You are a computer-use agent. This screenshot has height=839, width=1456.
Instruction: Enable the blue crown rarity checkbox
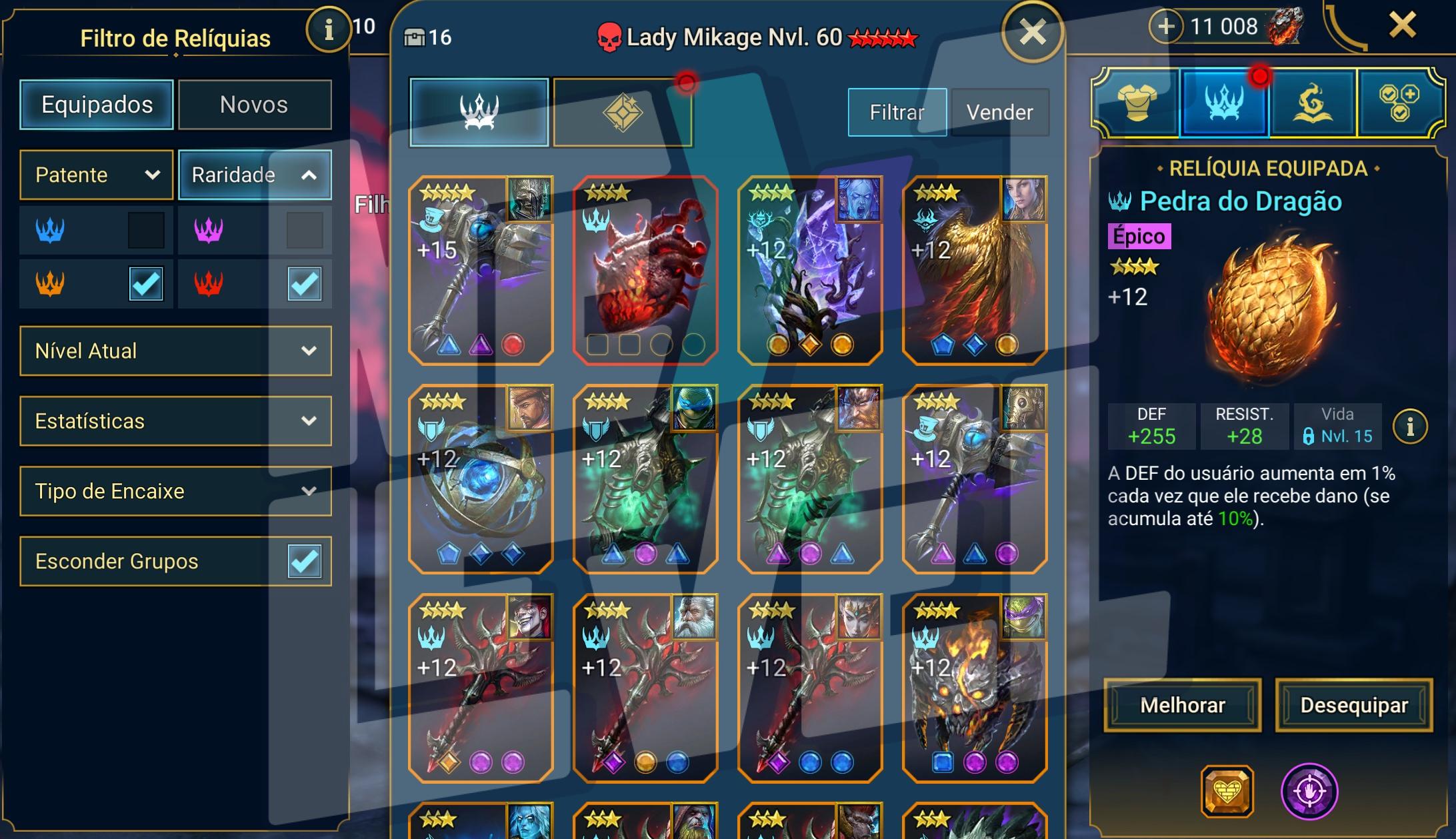click(x=146, y=230)
